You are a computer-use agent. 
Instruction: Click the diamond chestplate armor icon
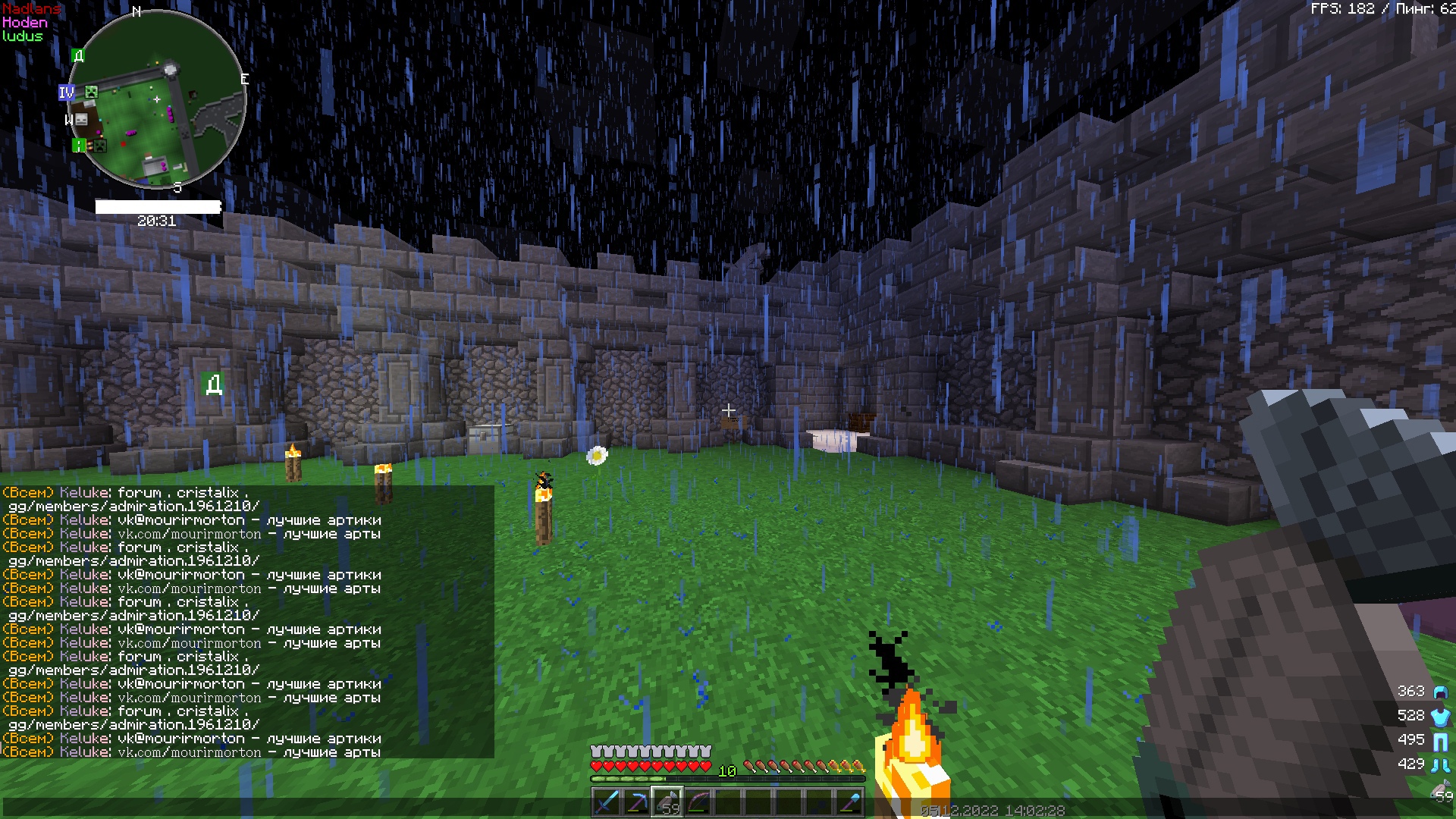(x=1440, y=716)
